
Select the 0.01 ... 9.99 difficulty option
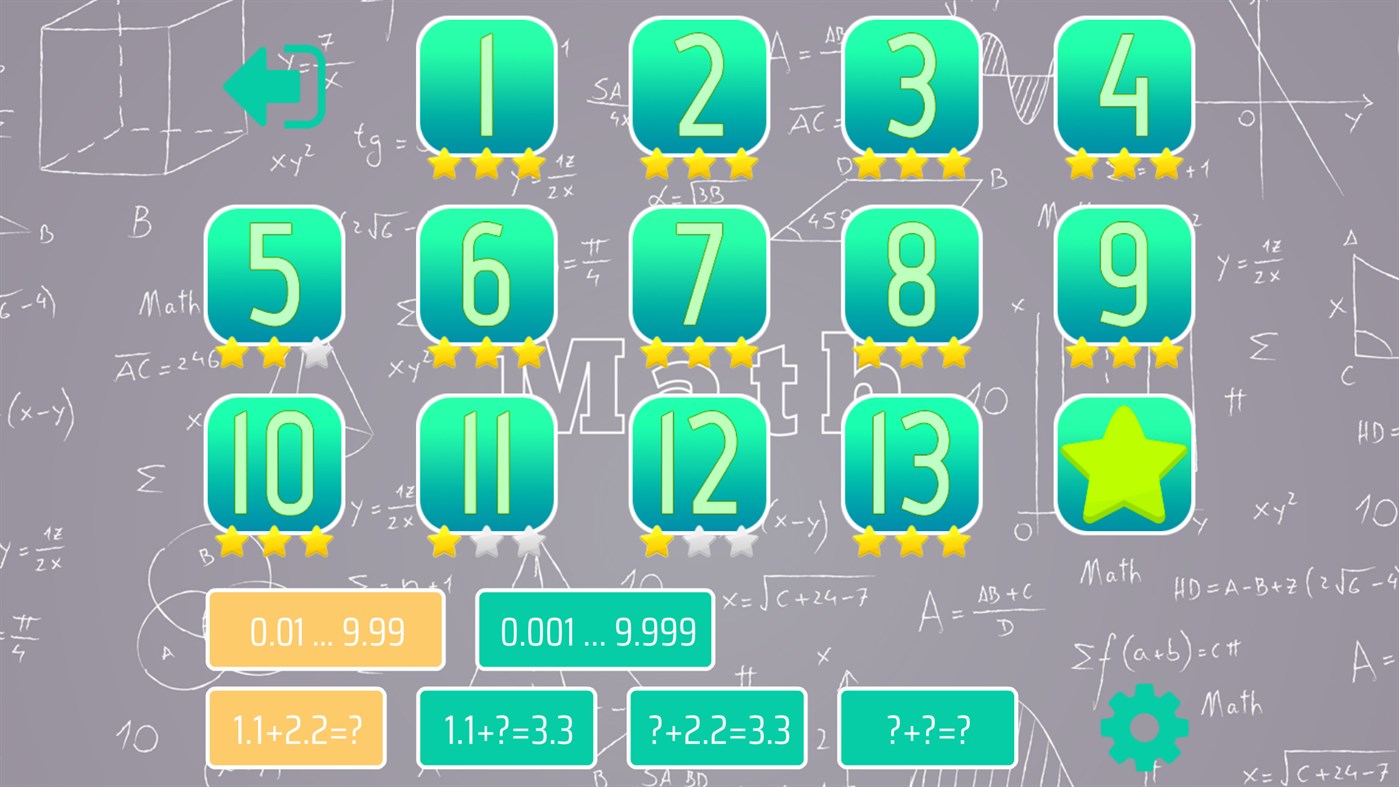[x=325, y=630]
